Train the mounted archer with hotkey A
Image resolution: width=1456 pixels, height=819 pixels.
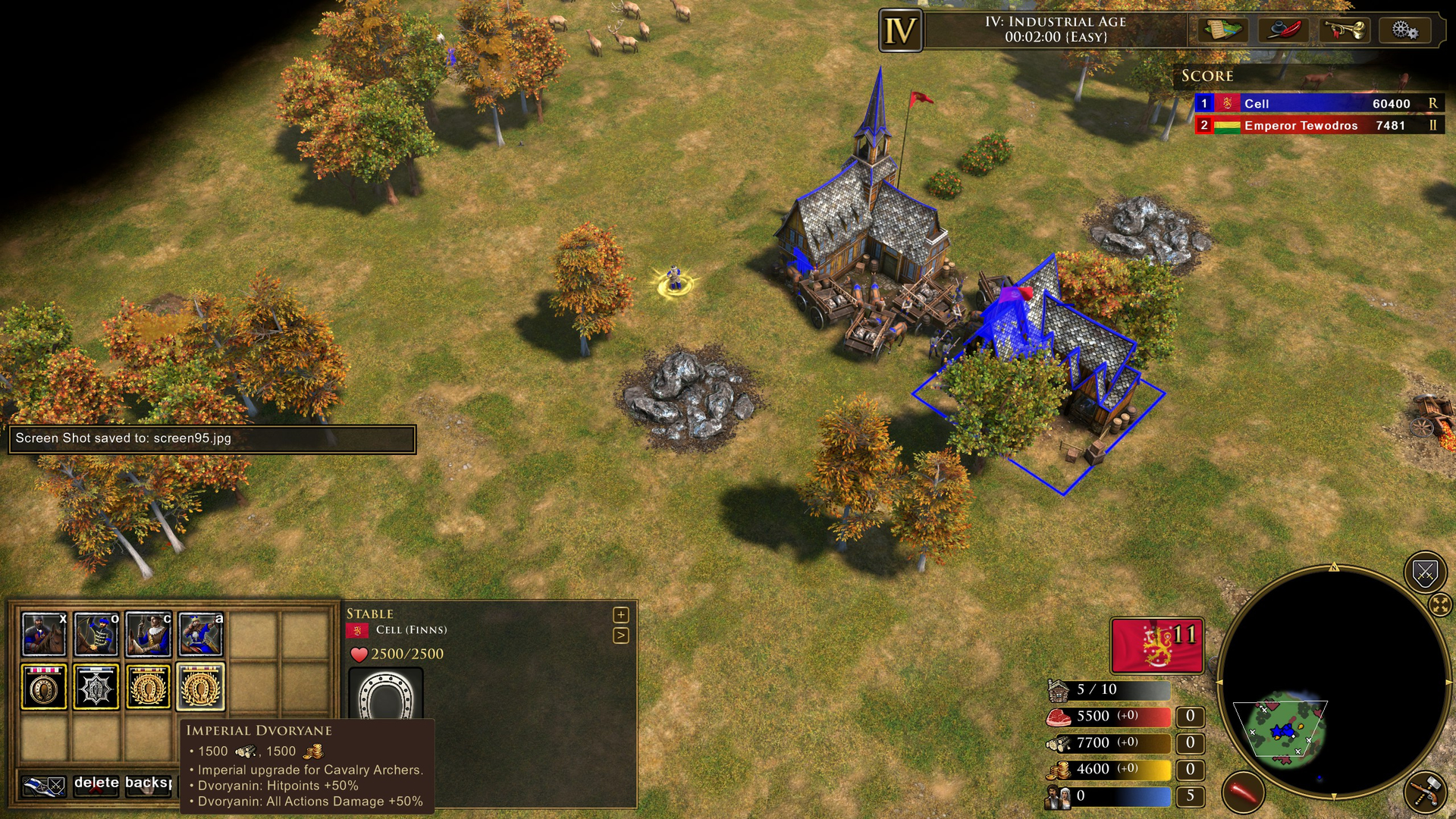[201, 634]
